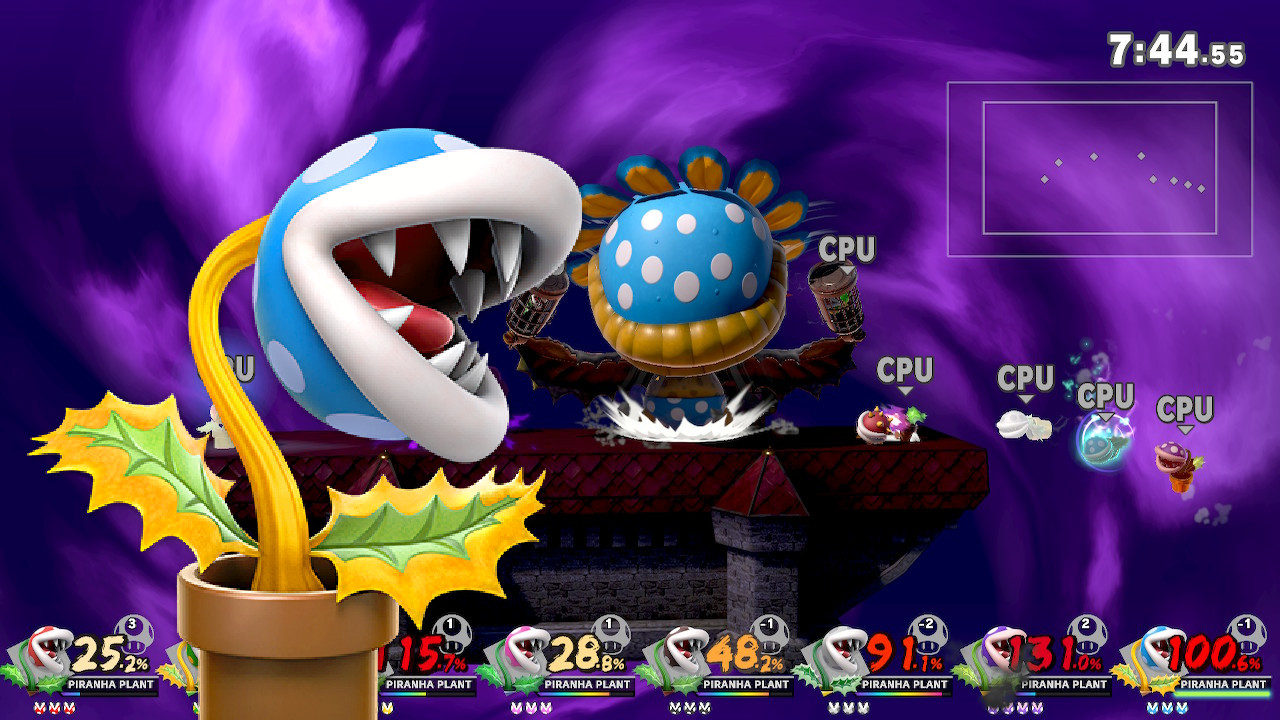The width and height of the screenshot is (1280, 720).
Task: Select the PIRANHA PLANT name plate under 115.7%
Action: click(x=427, y=685)
